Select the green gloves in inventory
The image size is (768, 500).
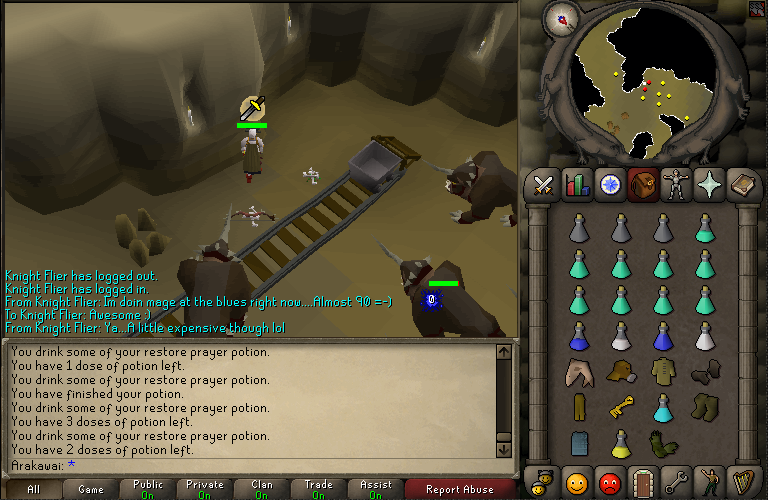661,441
